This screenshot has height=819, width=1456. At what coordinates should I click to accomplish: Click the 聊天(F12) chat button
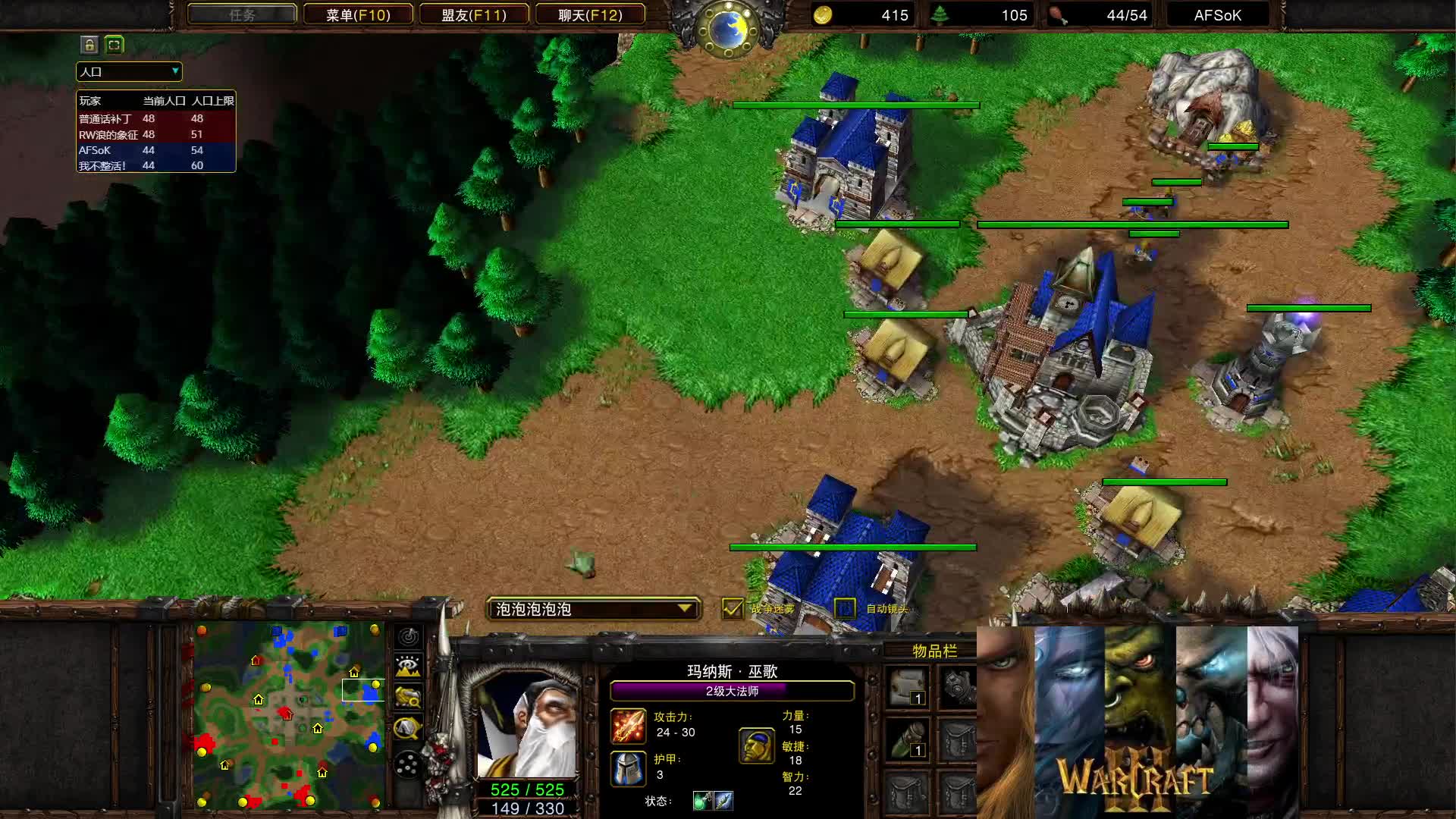tap(591, 14)
